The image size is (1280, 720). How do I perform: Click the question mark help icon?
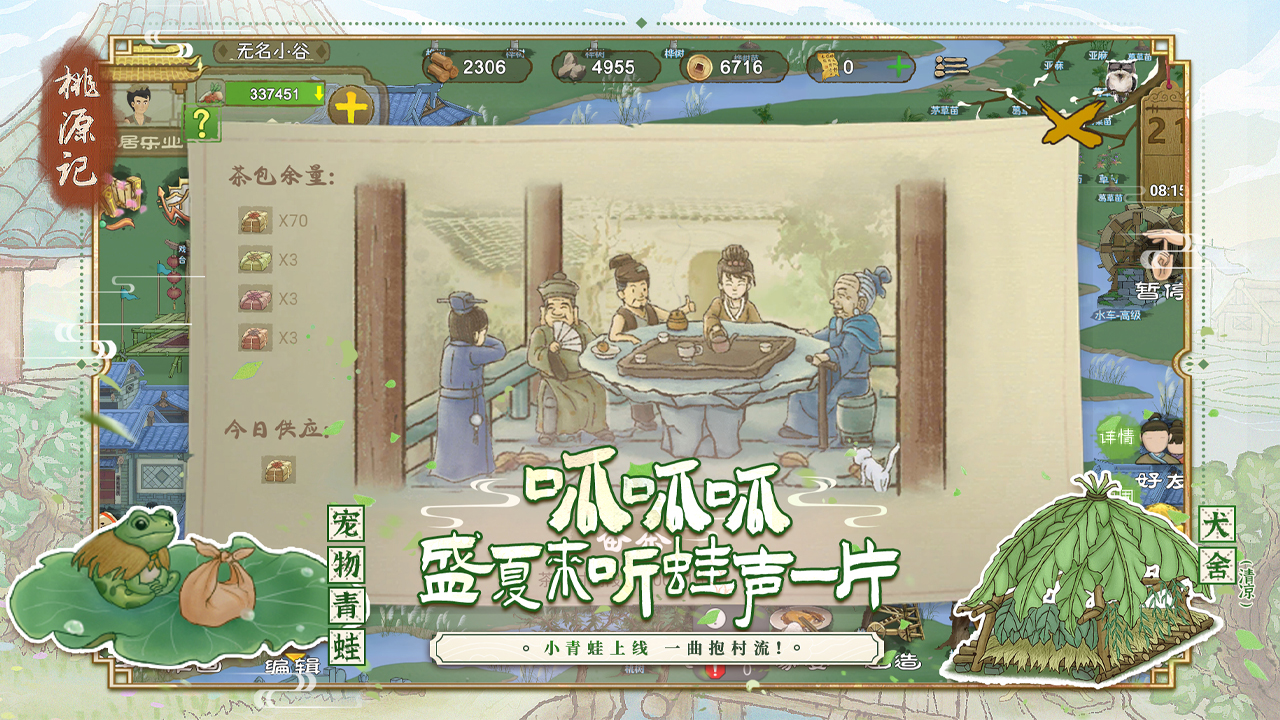(203, 123)
